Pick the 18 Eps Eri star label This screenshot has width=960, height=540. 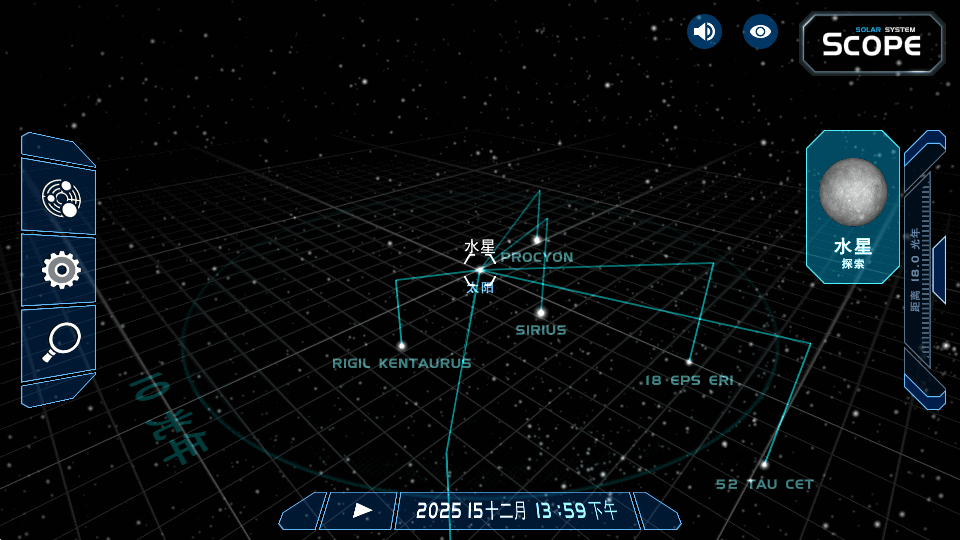click(689, 380)
